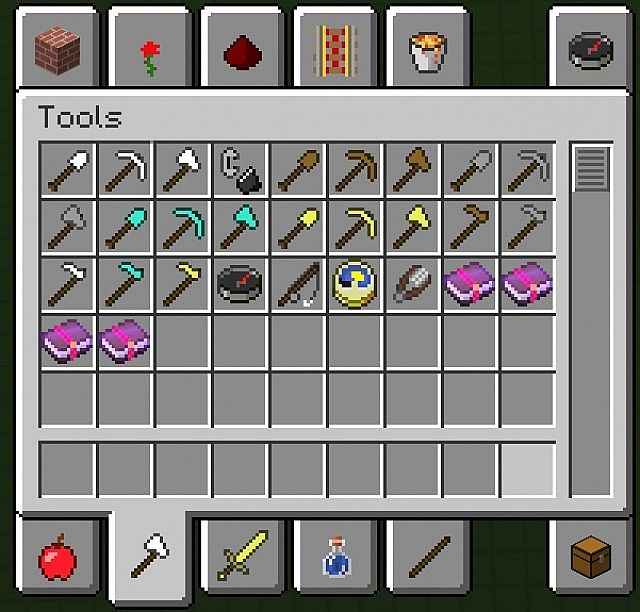The height and width of the screenshot is (612, 640).
Task: Pick up the shears
Action: (412, 283)
